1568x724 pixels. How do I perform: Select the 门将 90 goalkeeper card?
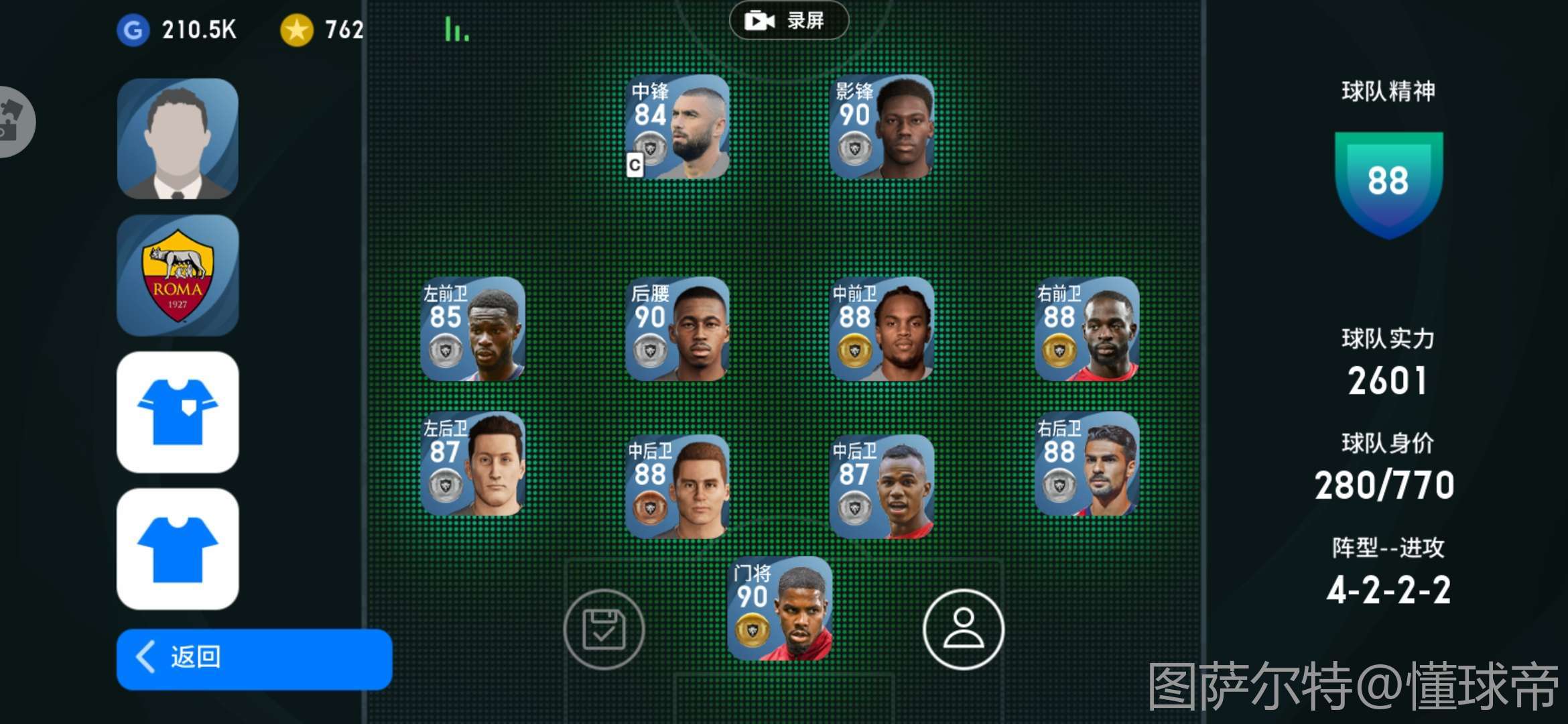point(780,609)
